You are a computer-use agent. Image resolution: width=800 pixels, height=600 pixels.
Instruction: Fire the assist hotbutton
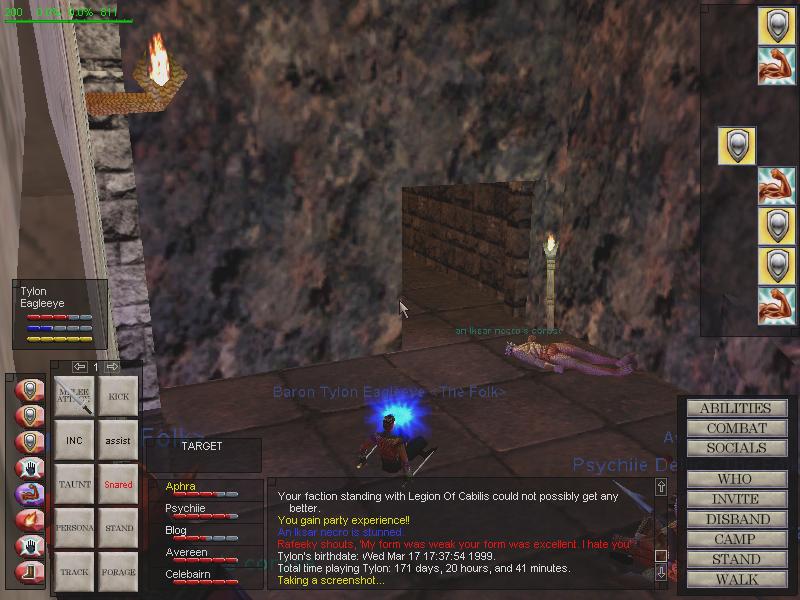[x=118, y=440]
